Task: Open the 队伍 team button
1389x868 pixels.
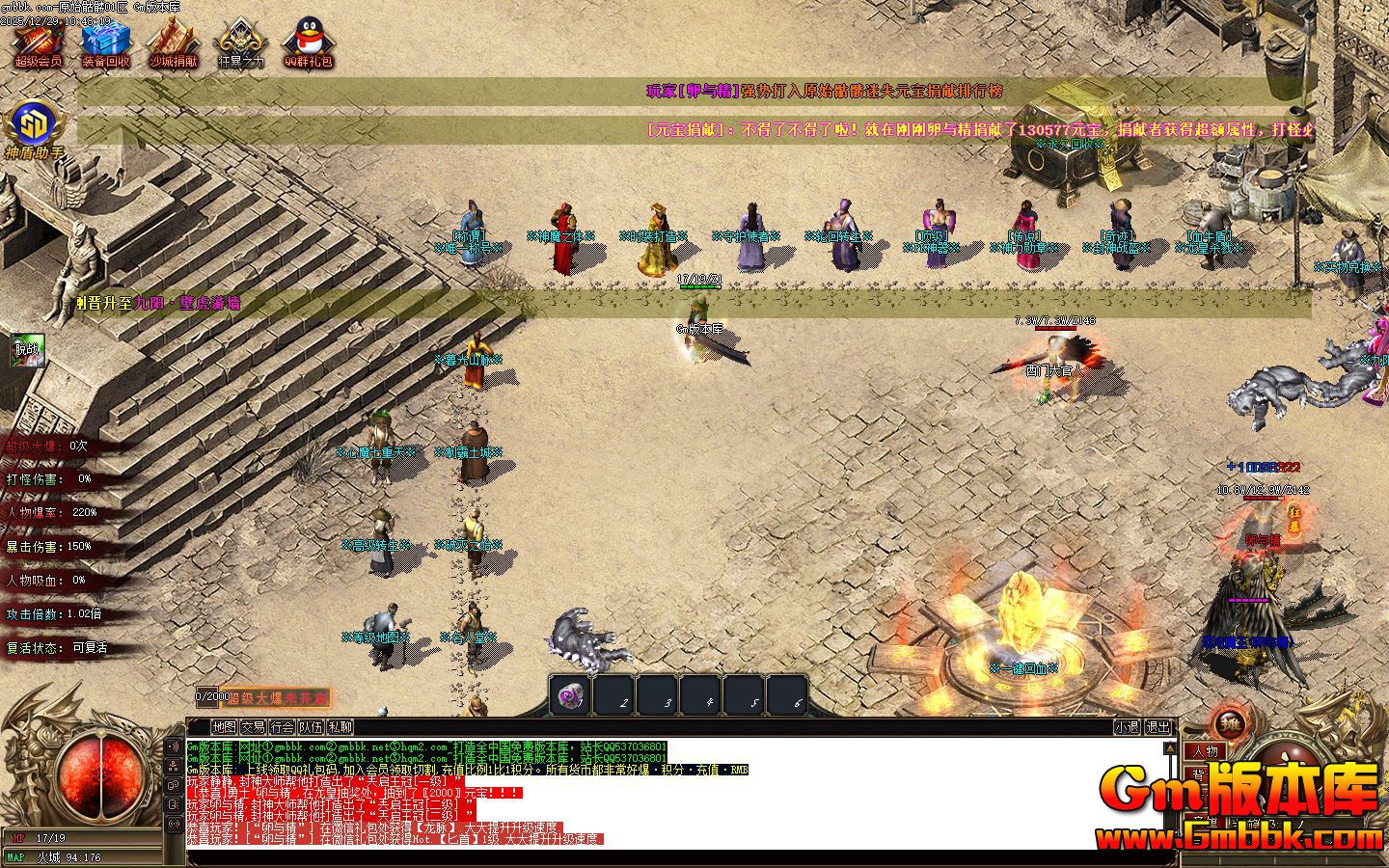Action: point(311,727)
